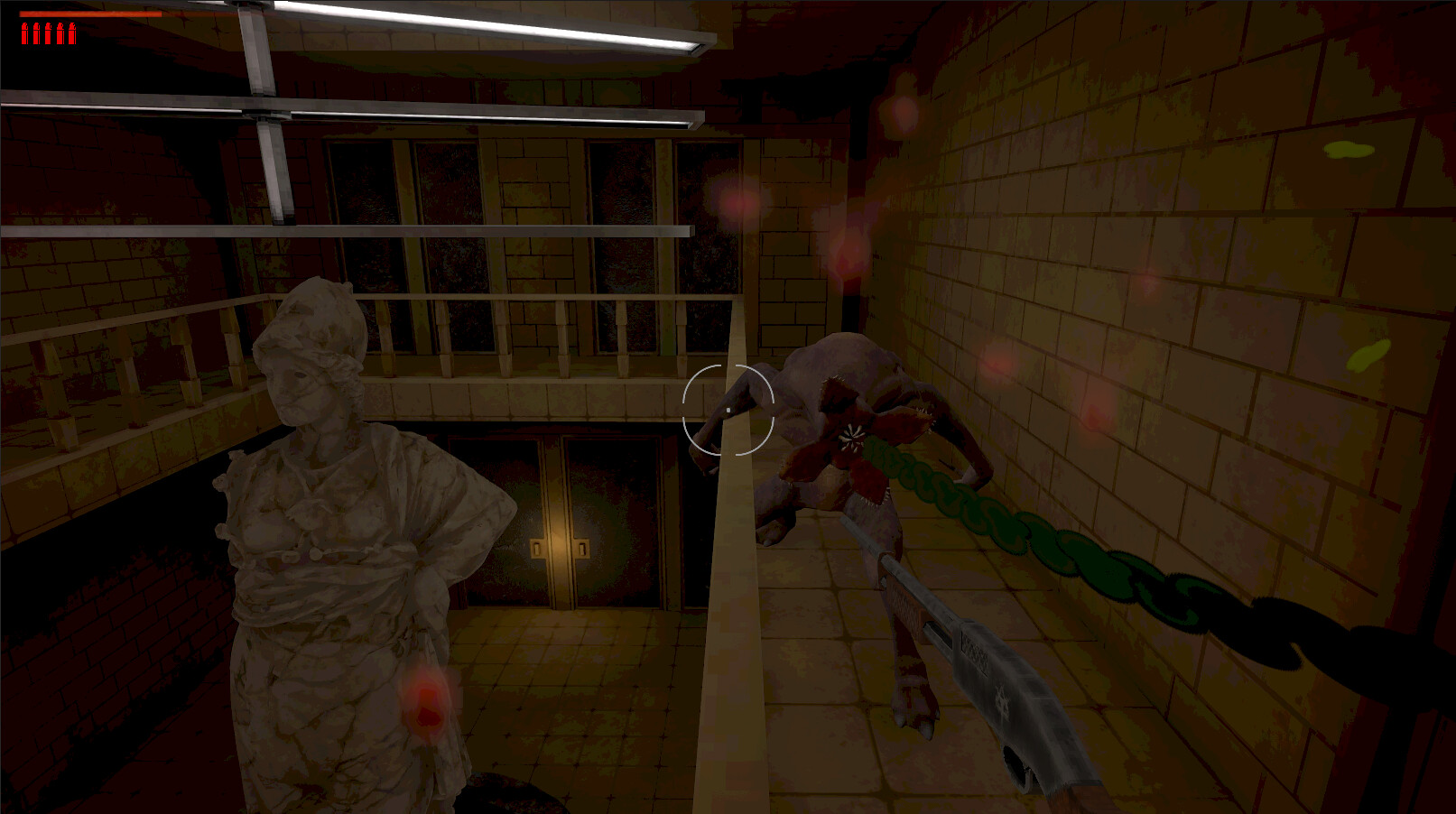Click the third red shell icon
Viewport: 1456px width, 814px height.
pyautogui.click(x=48, y=33)
